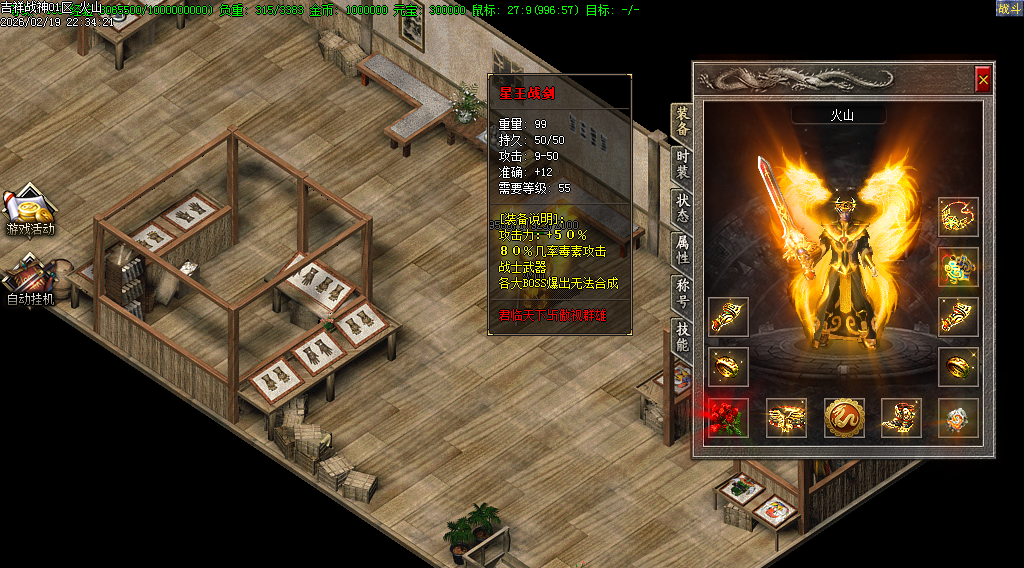Toggle the 战斗 combat mode button
1024x568 pixels.
click(1009, 8)
